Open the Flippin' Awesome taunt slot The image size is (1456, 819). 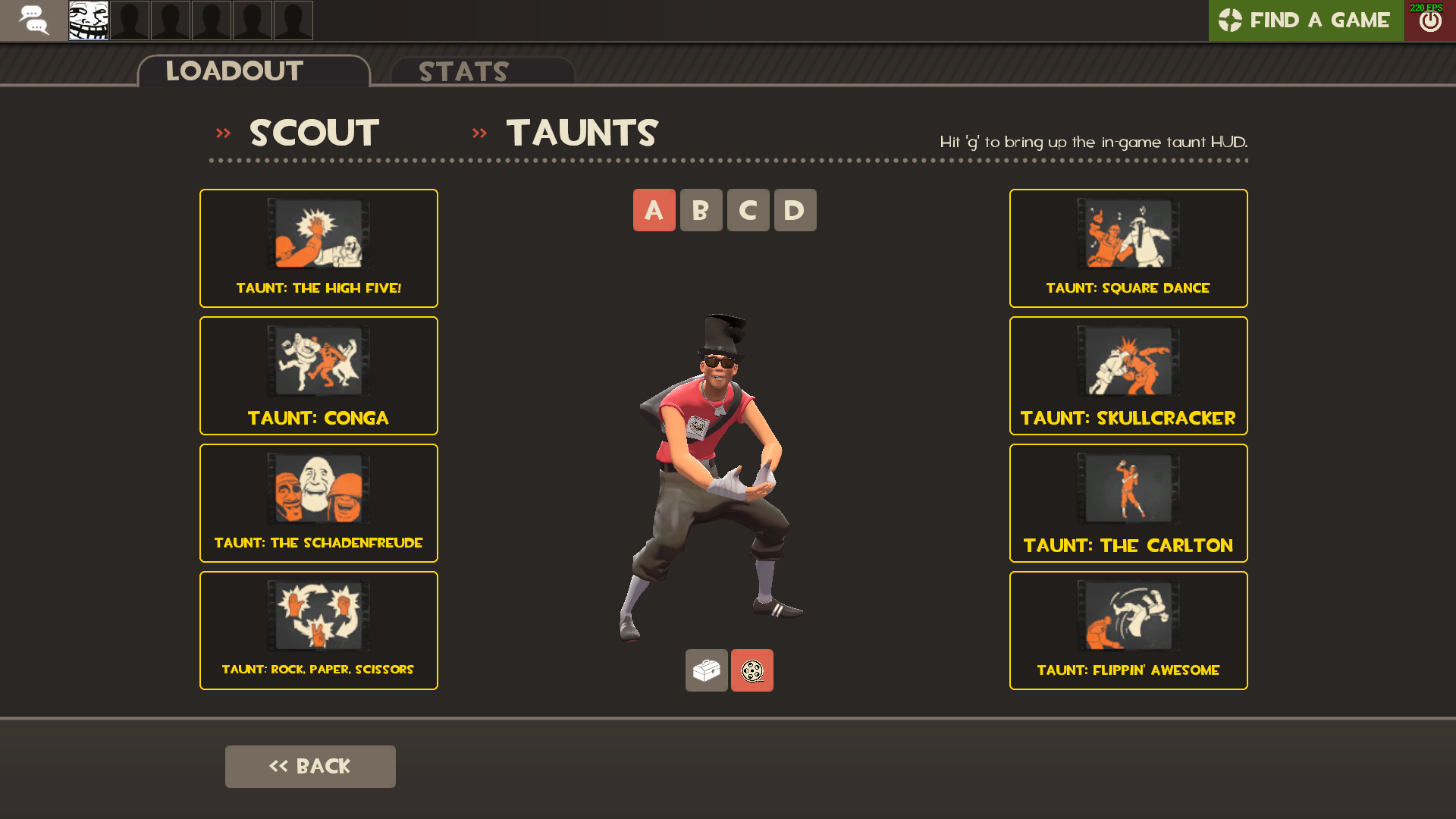[1128, 630]
